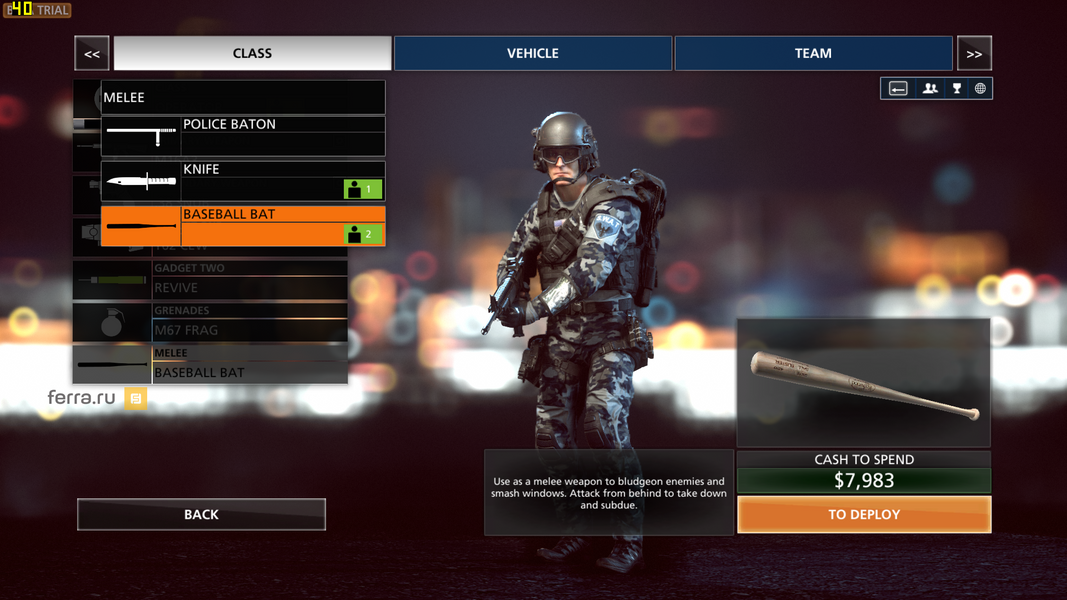Click the left double-arrow button

click(x=92, y=54)
